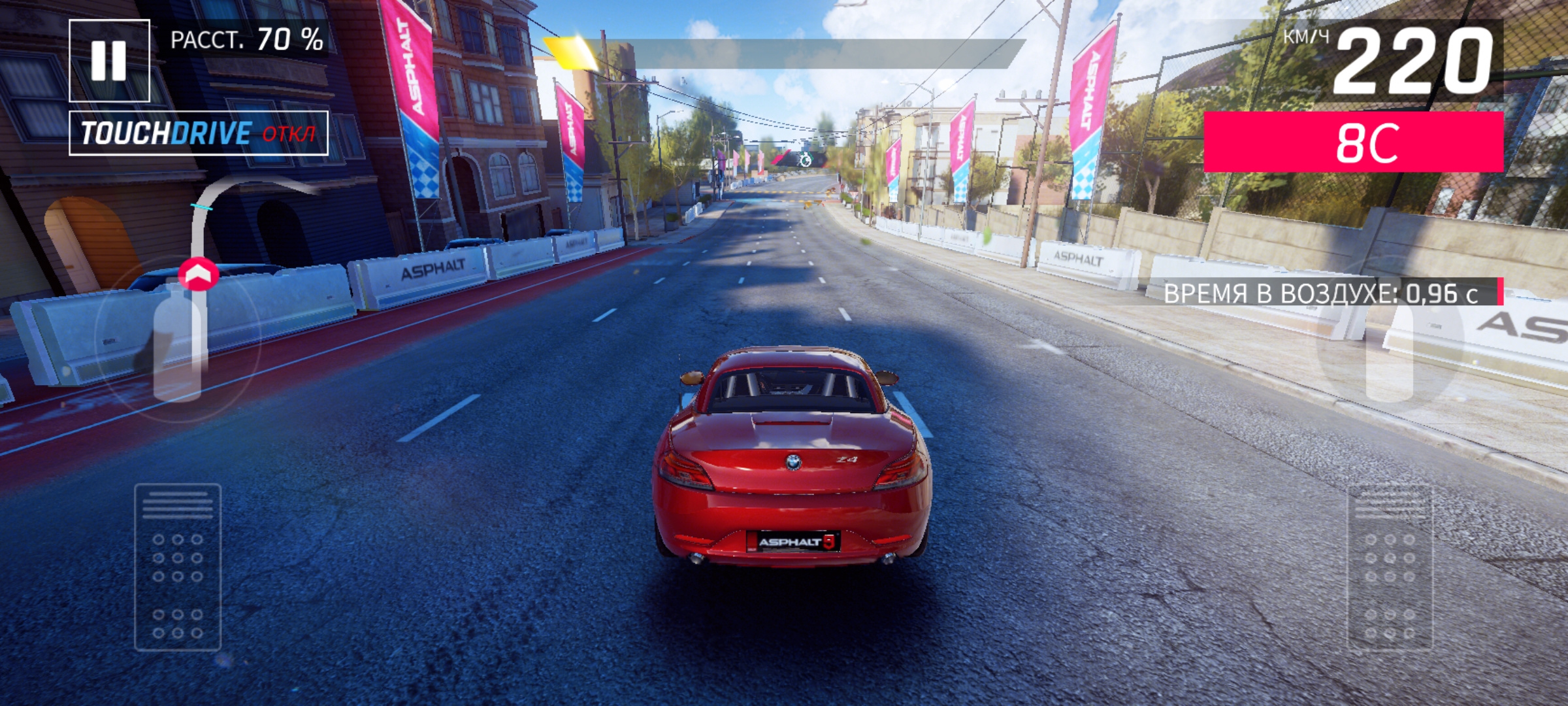This screenshot has width=1568, height=706.
Task: Toggle the TouchDrive control mode
Action: 198,133
